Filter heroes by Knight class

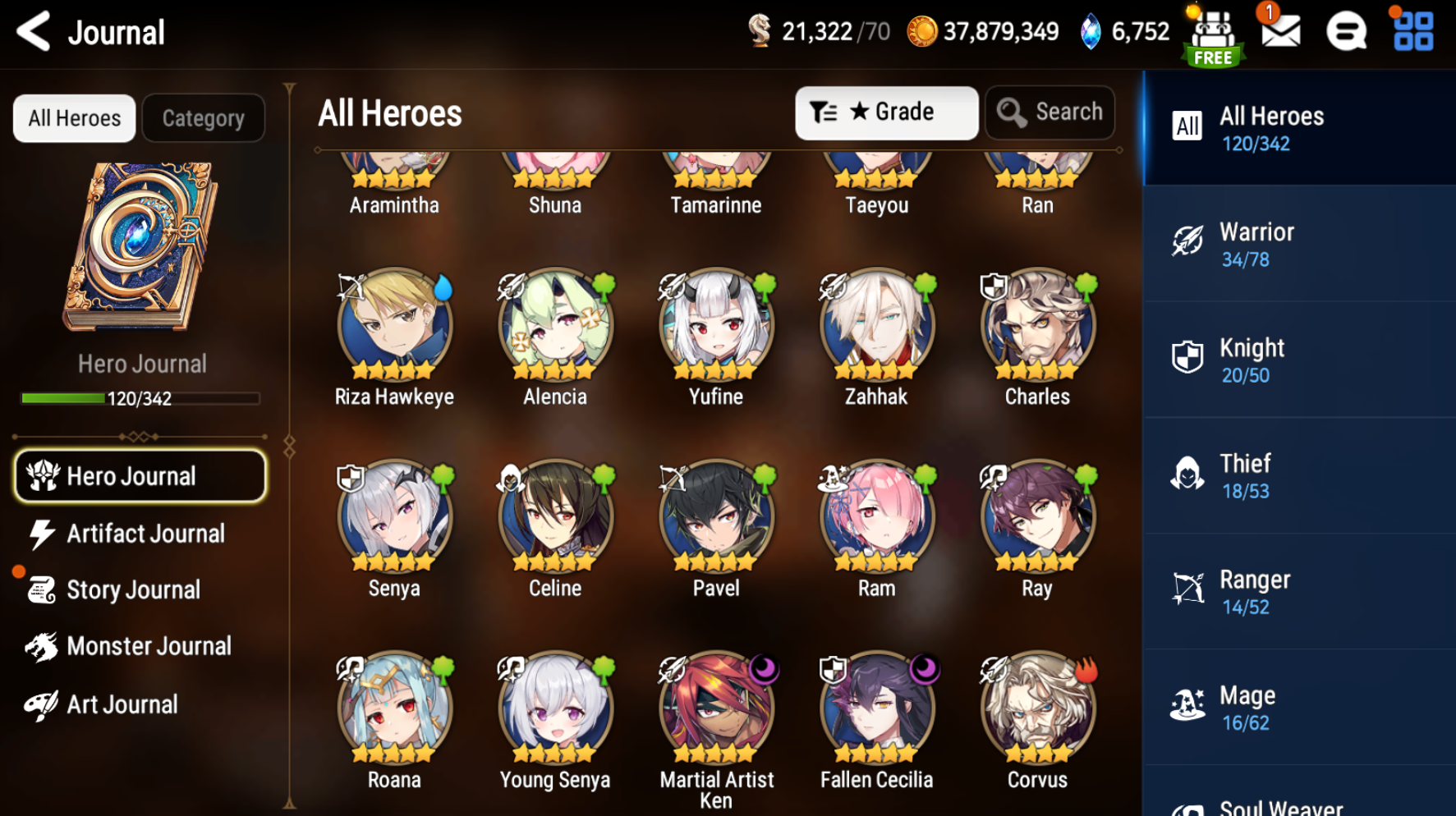(1298, 360)
